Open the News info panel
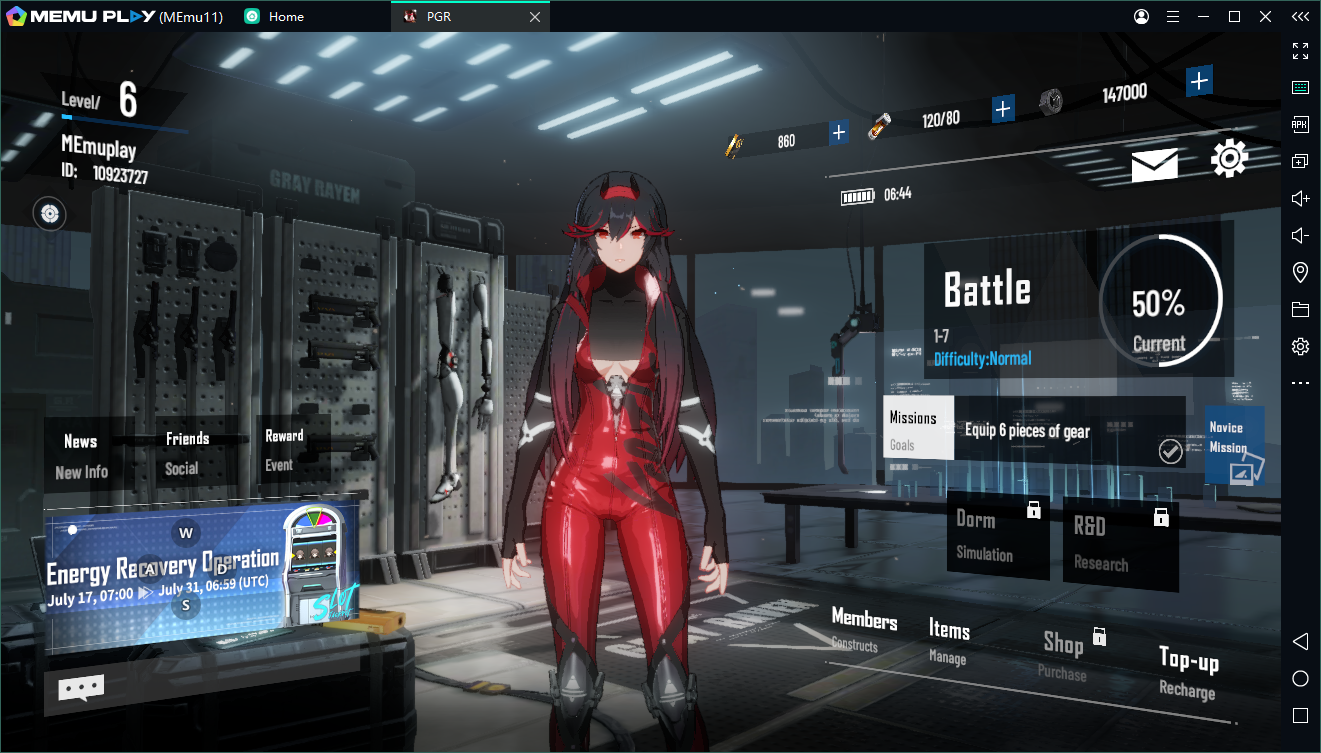 coord(83,455)
